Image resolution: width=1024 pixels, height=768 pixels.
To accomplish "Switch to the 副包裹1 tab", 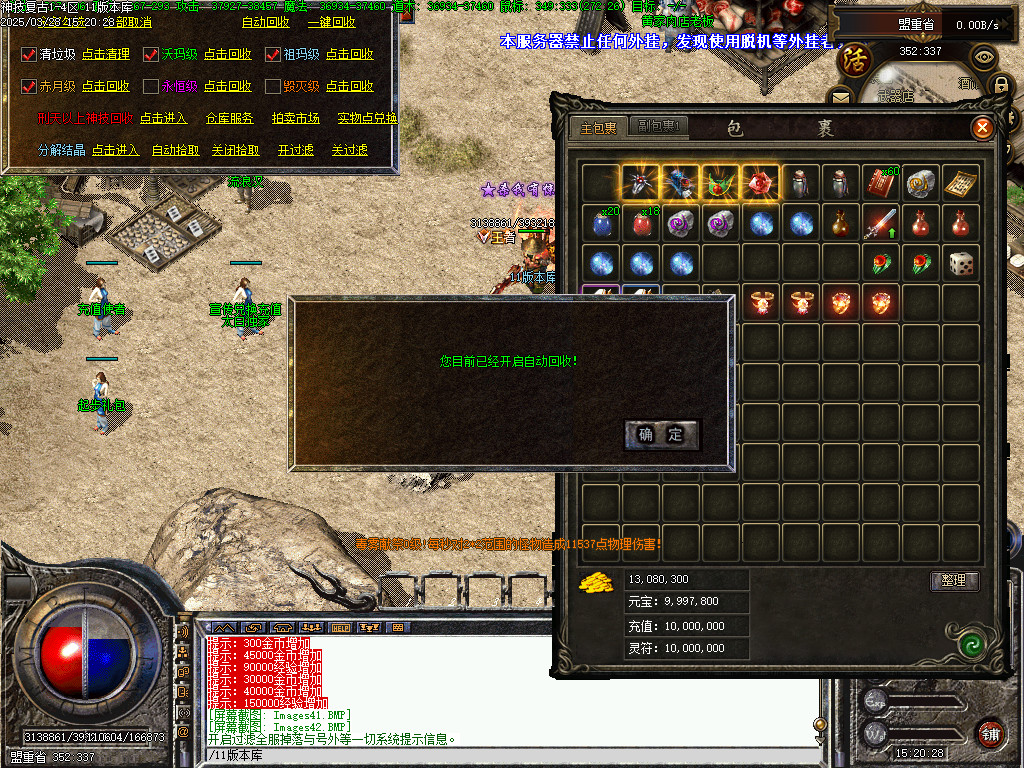I will (x=660, y=127).
